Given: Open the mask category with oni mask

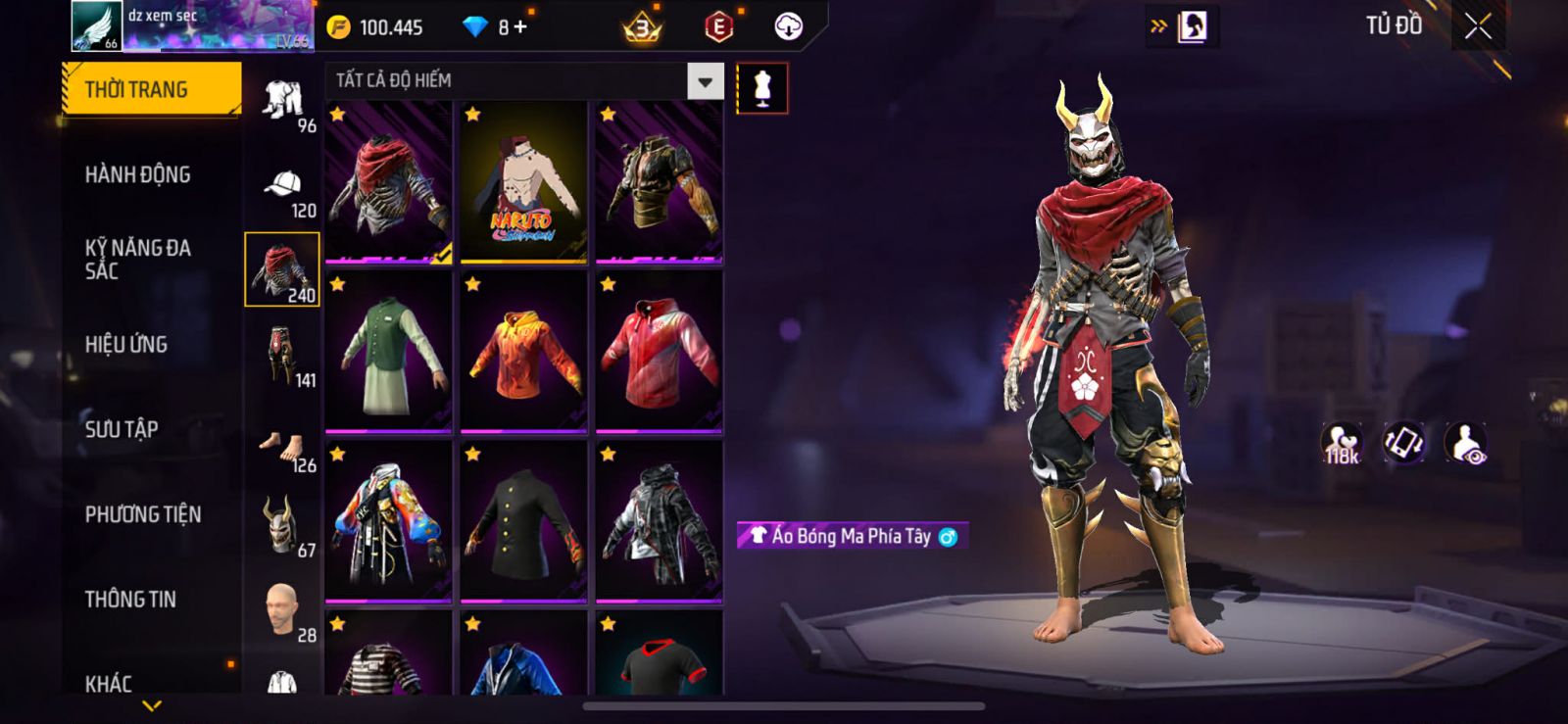Looking at the screenshot, I should coord(283,528).
